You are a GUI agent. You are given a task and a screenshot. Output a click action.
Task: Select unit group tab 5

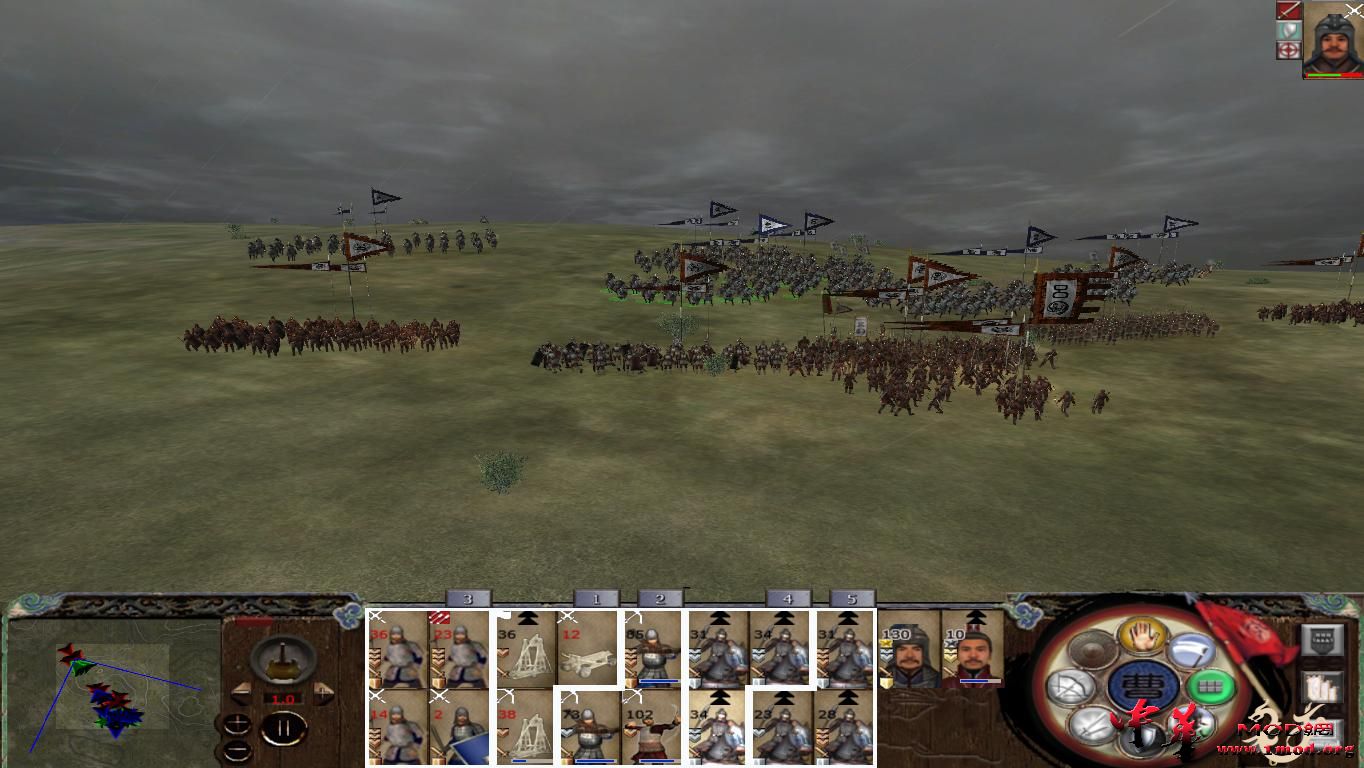pos(852,597)
